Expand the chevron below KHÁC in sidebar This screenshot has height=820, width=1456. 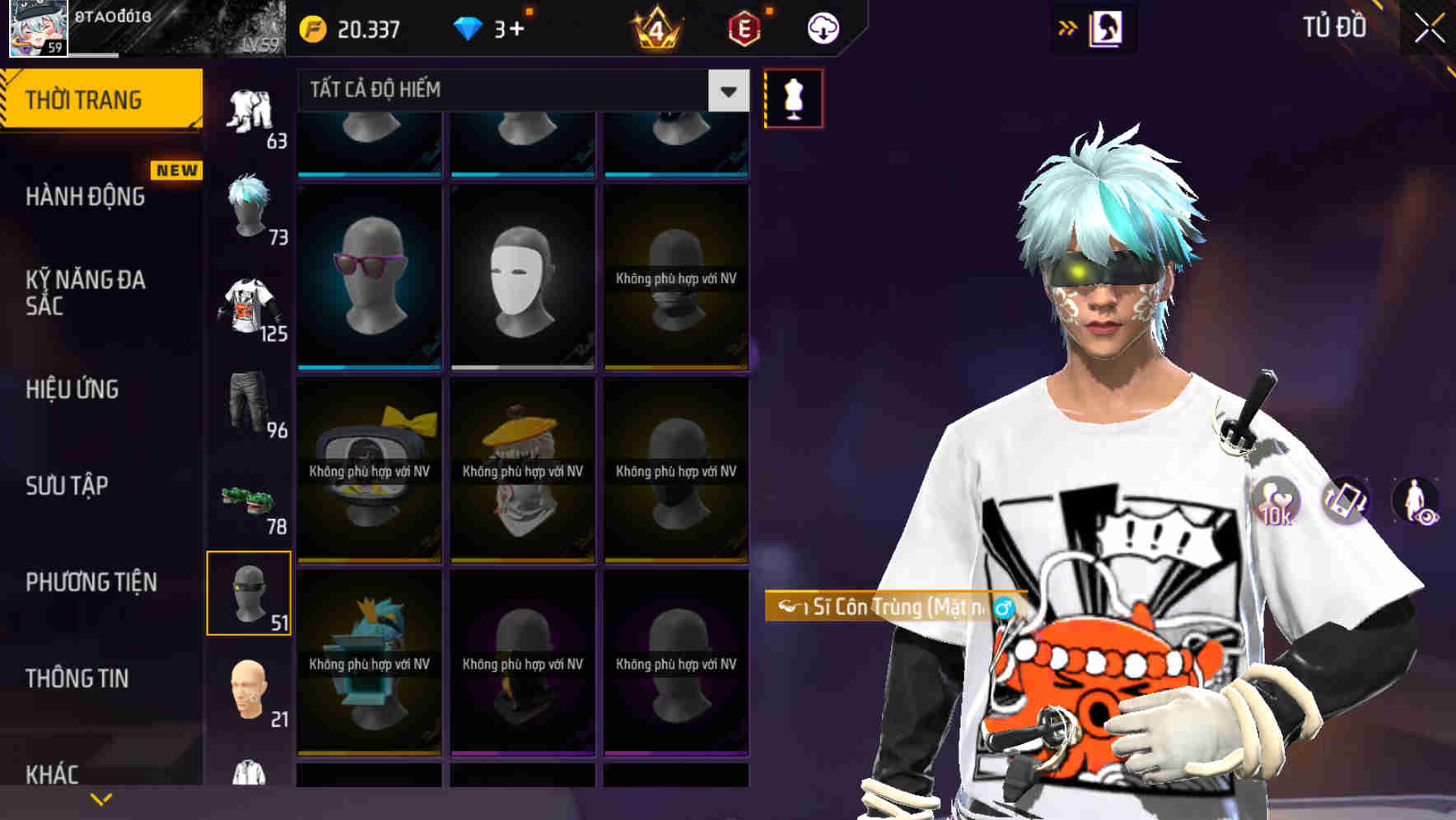(x=100, y=798)
